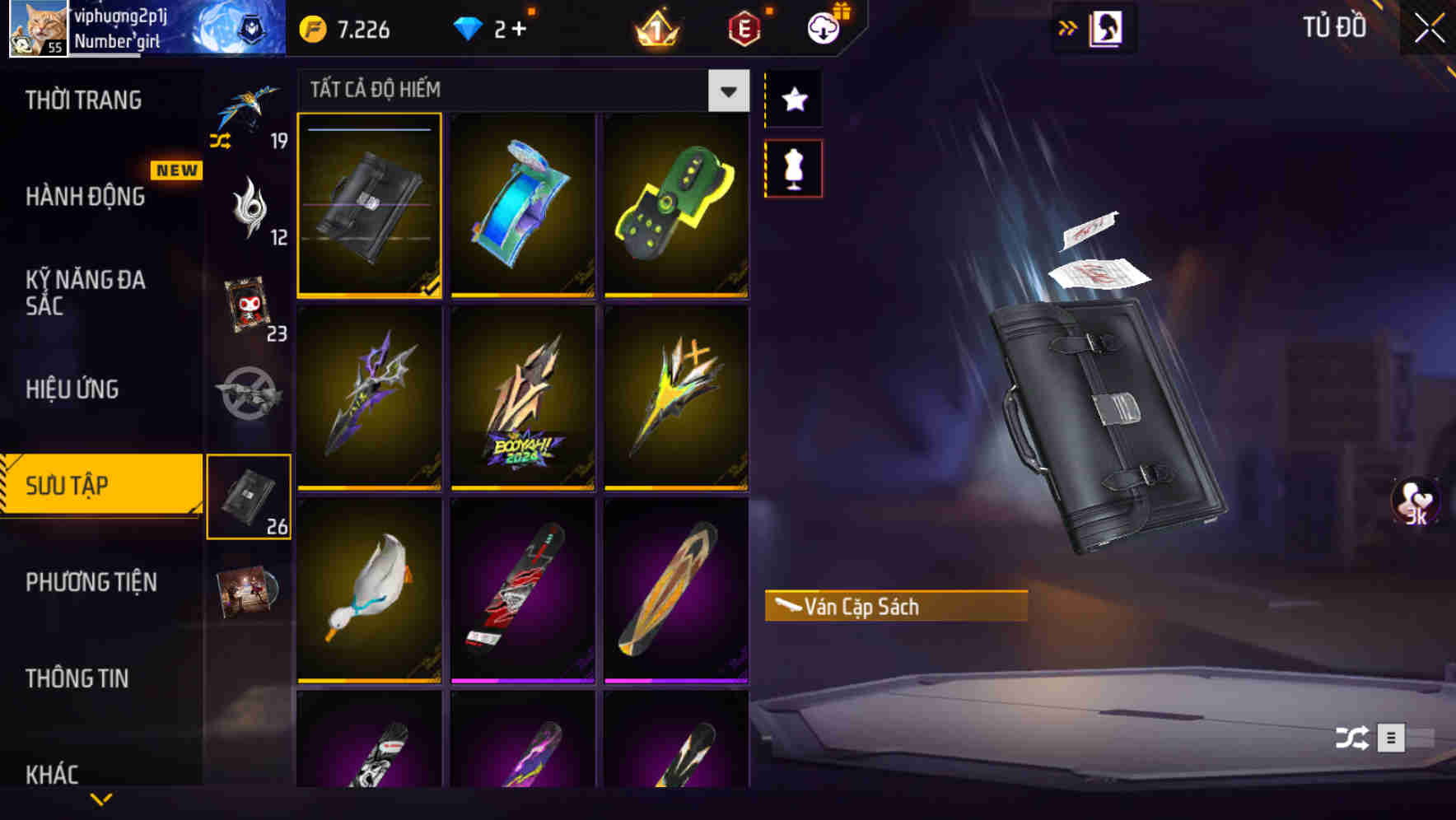Expand the double-arrow panel near top right

(x=1068, y=26)
